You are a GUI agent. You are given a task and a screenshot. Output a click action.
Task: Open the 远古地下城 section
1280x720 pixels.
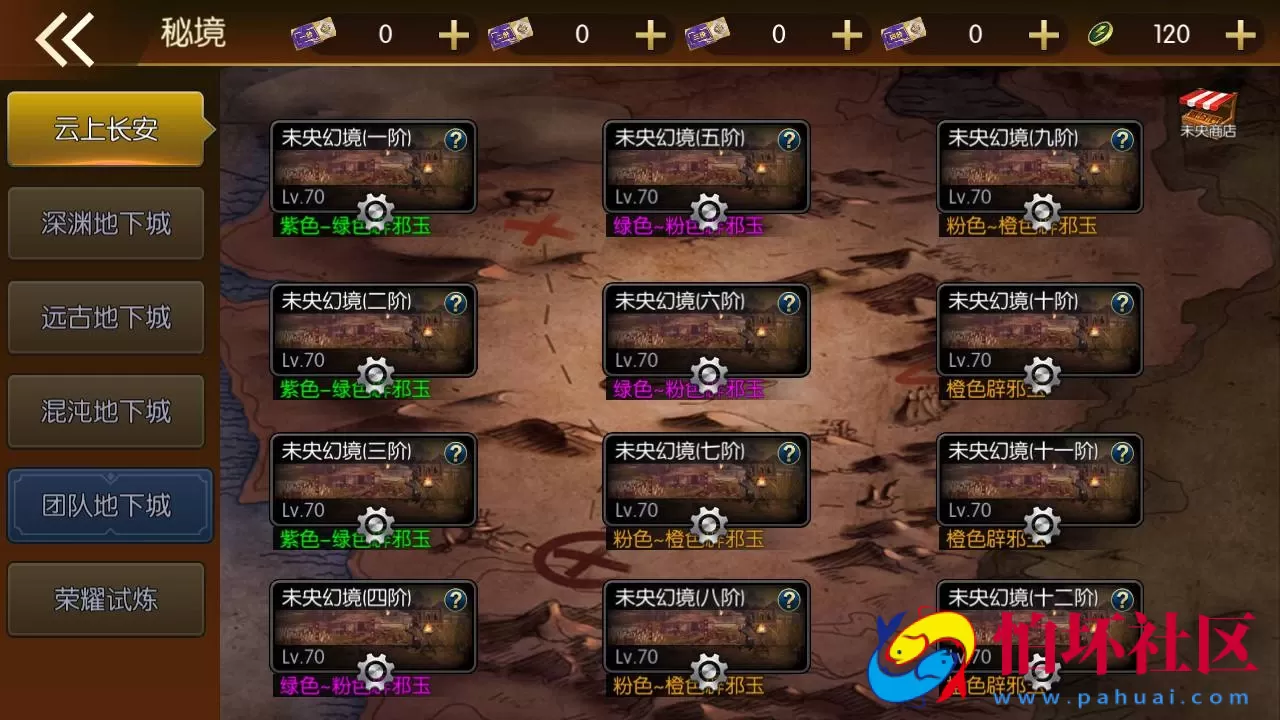106,316
